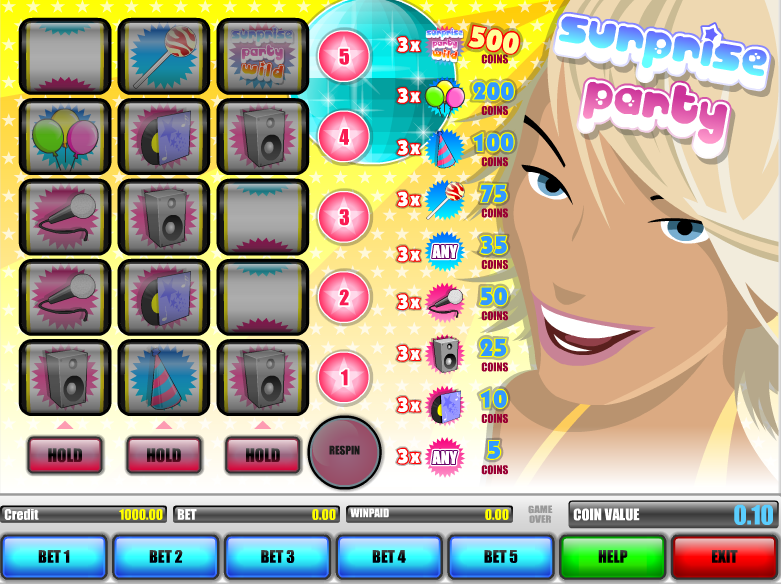Select the payline 2 marker

point(344,297)
